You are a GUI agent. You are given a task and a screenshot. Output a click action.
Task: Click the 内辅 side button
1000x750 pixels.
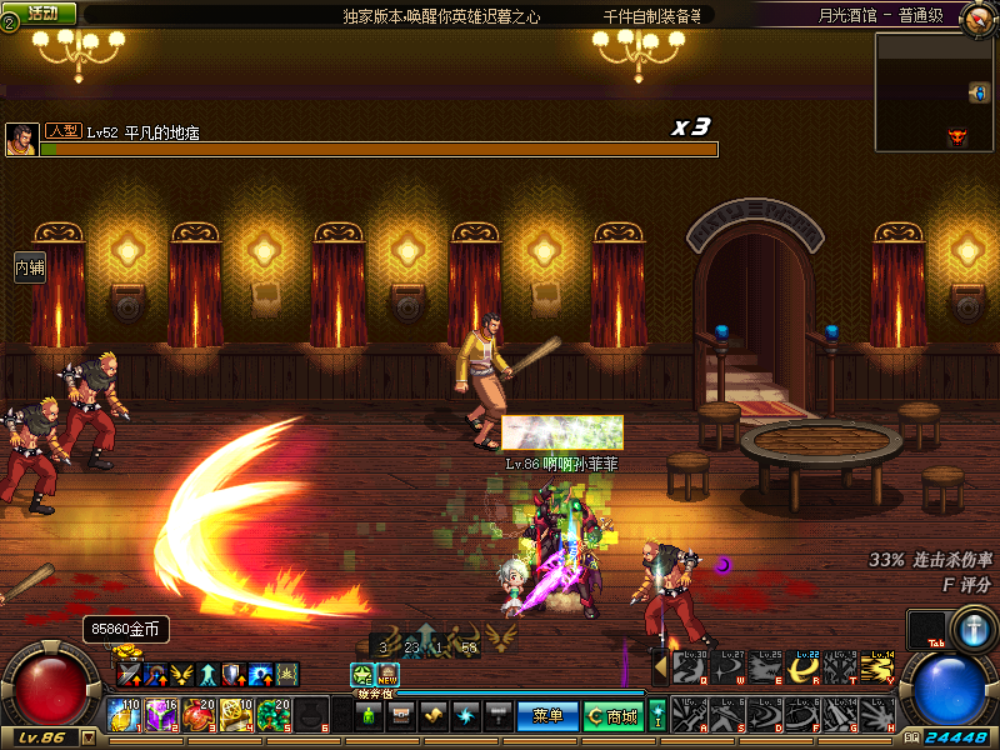tap(30, 268)
